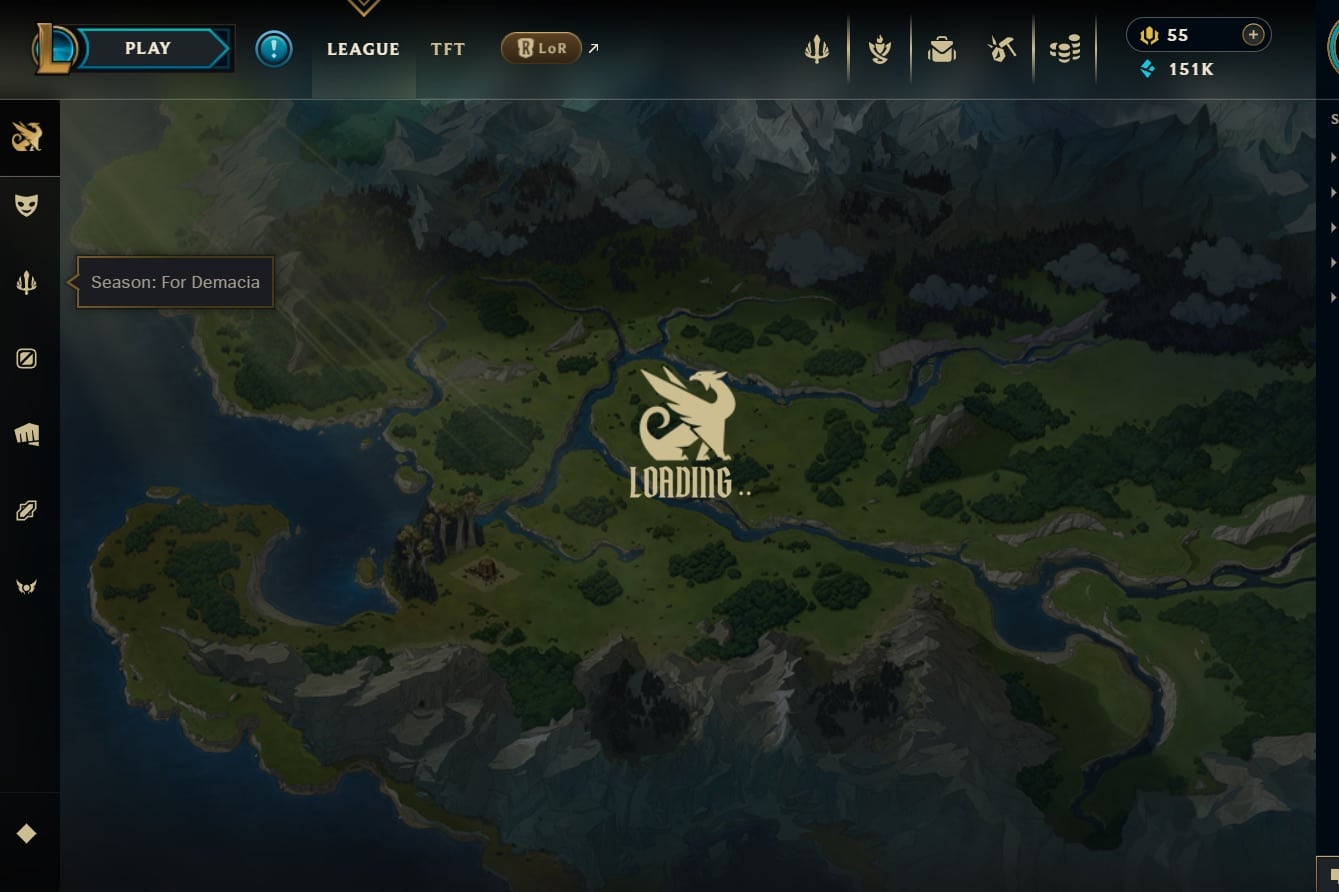Open Loot using the backpack icon
This screenshot has height=892, width=1339.
coord(940,48)
